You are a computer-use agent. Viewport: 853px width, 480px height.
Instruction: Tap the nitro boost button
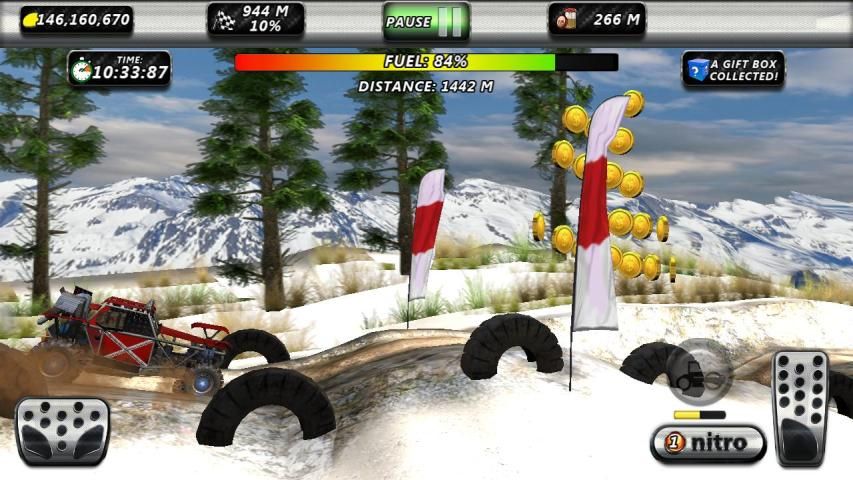point(708,442)
